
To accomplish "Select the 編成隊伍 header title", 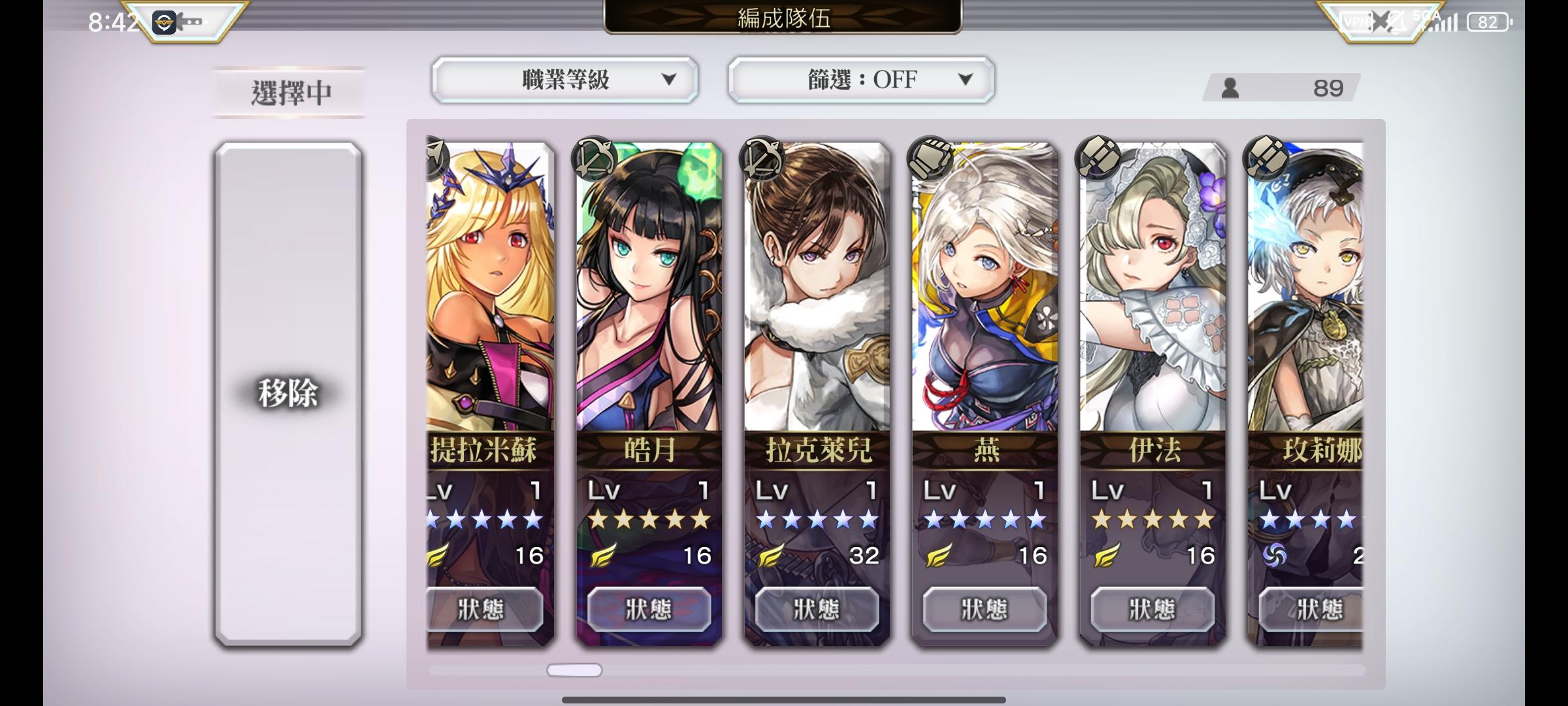I will pyautogui.click(x=783, y=18).
